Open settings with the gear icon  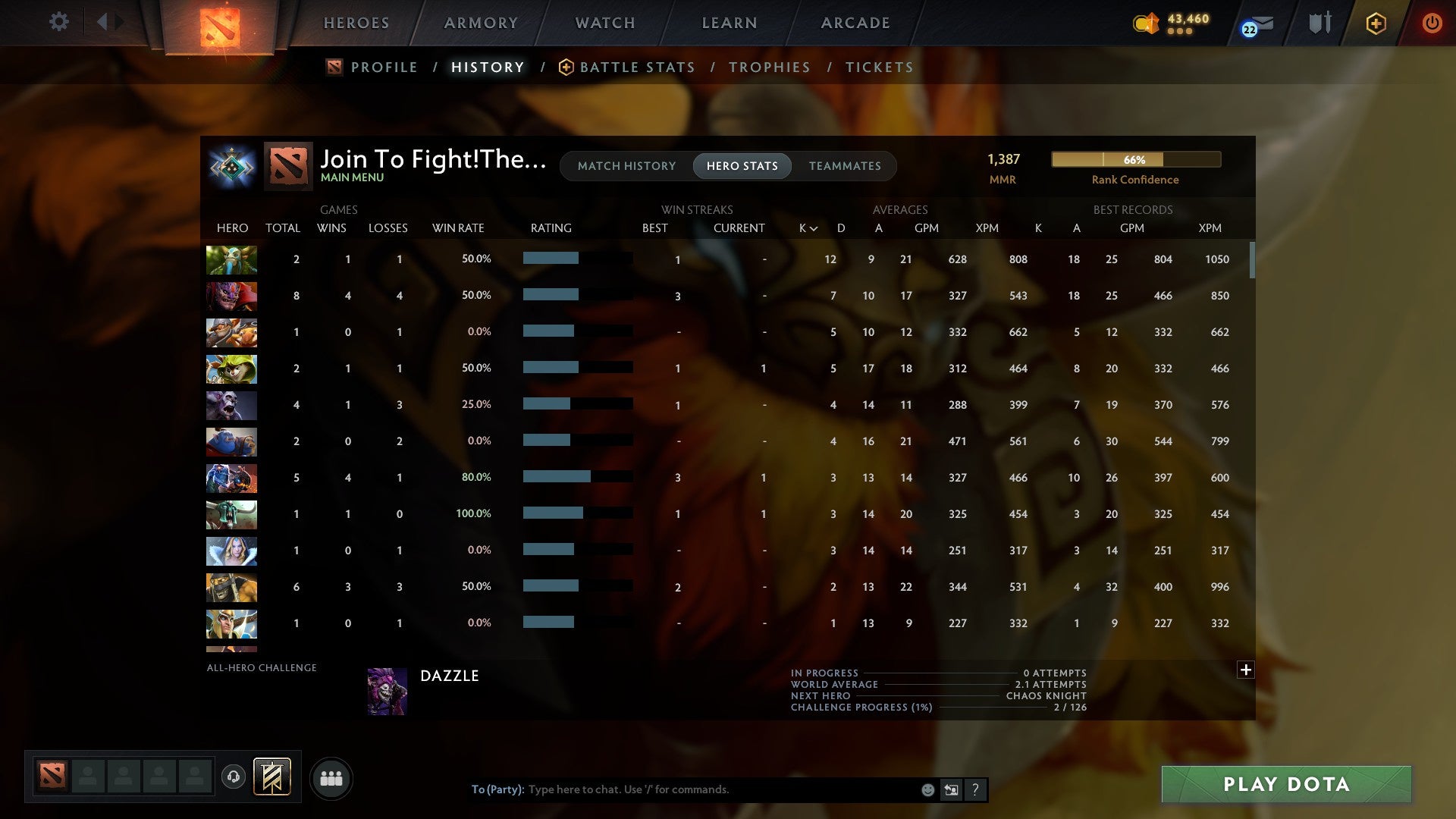click(59, 22)
